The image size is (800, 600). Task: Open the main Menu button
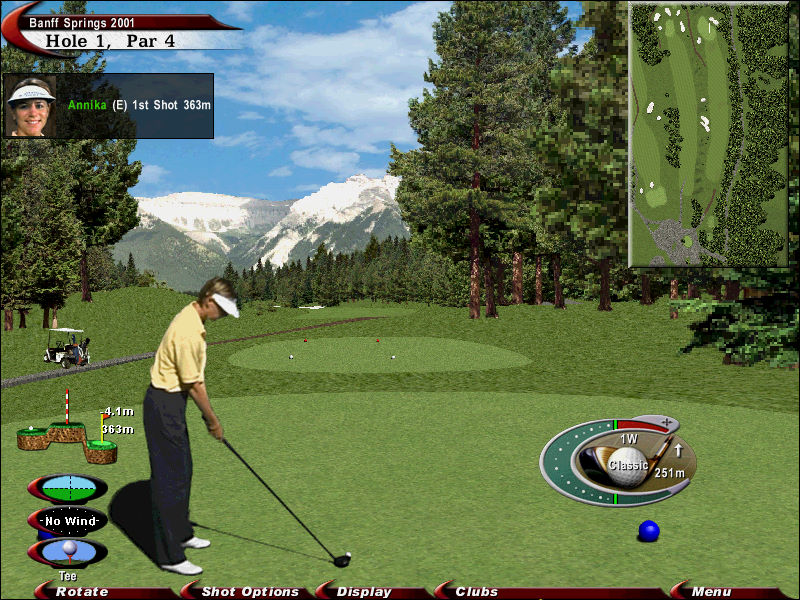(711, 592)
